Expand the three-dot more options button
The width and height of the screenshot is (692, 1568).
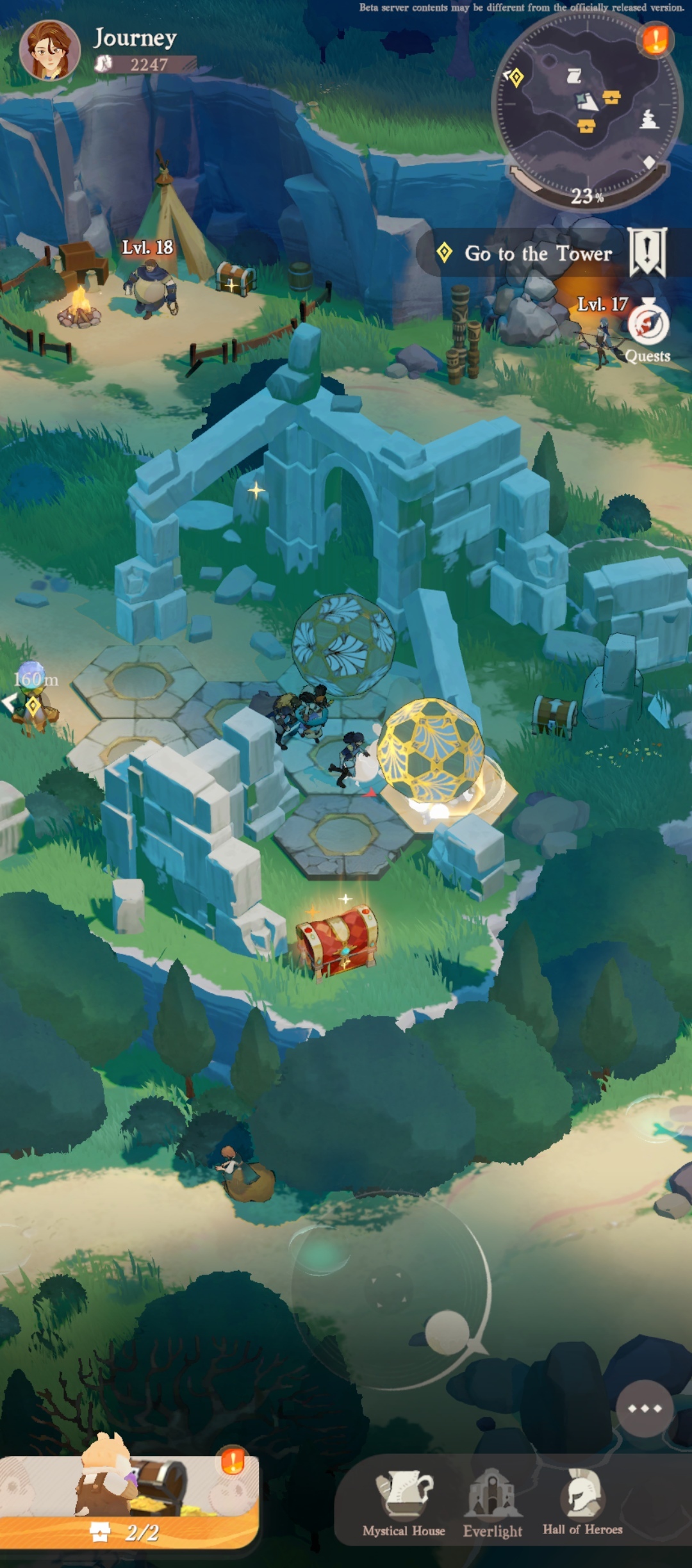[x=645, y=1409]
